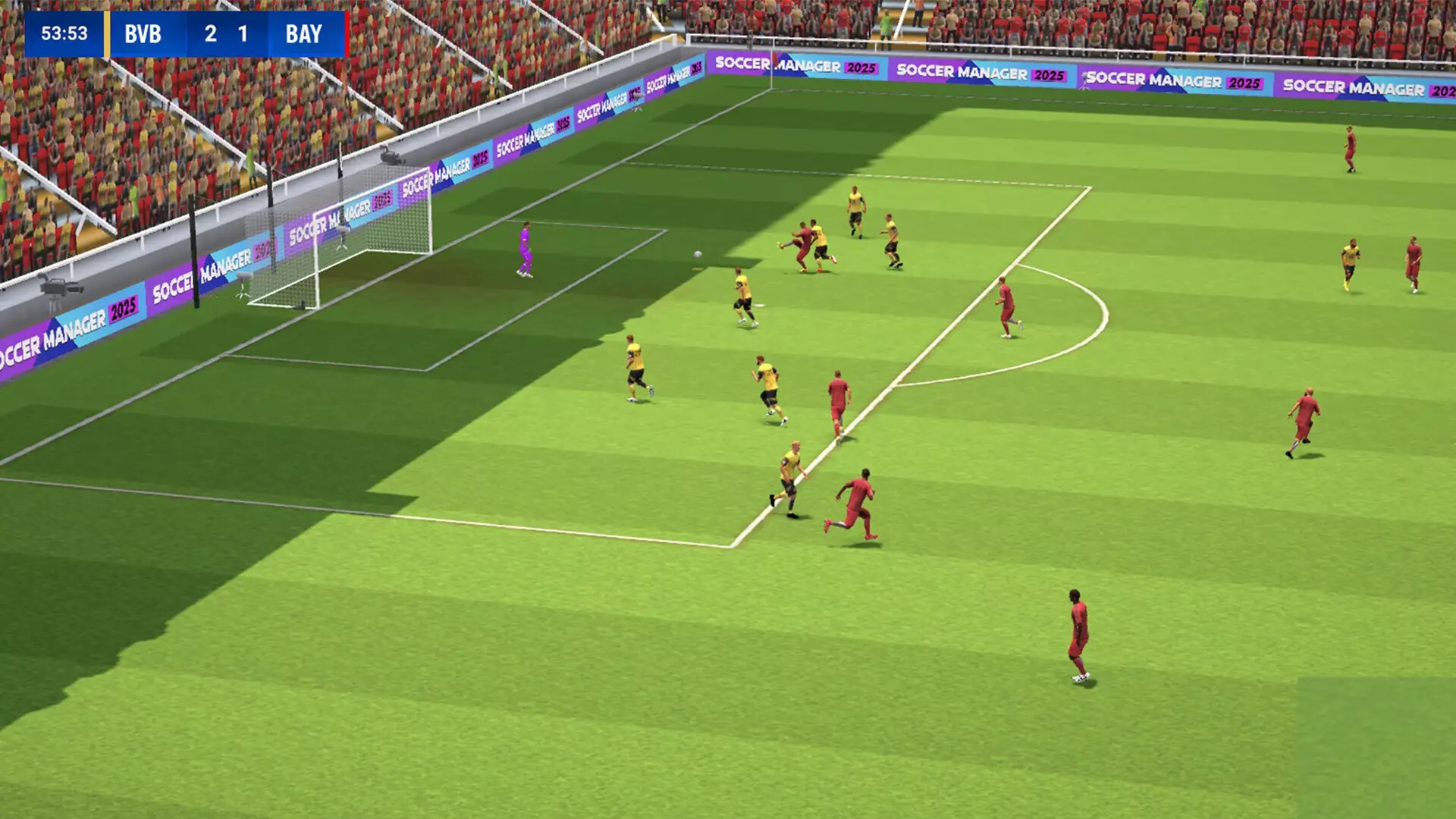This screenshot has height=819, width=1456.
Task: Select the BAY team label on scoreboard
Action: 303,33
